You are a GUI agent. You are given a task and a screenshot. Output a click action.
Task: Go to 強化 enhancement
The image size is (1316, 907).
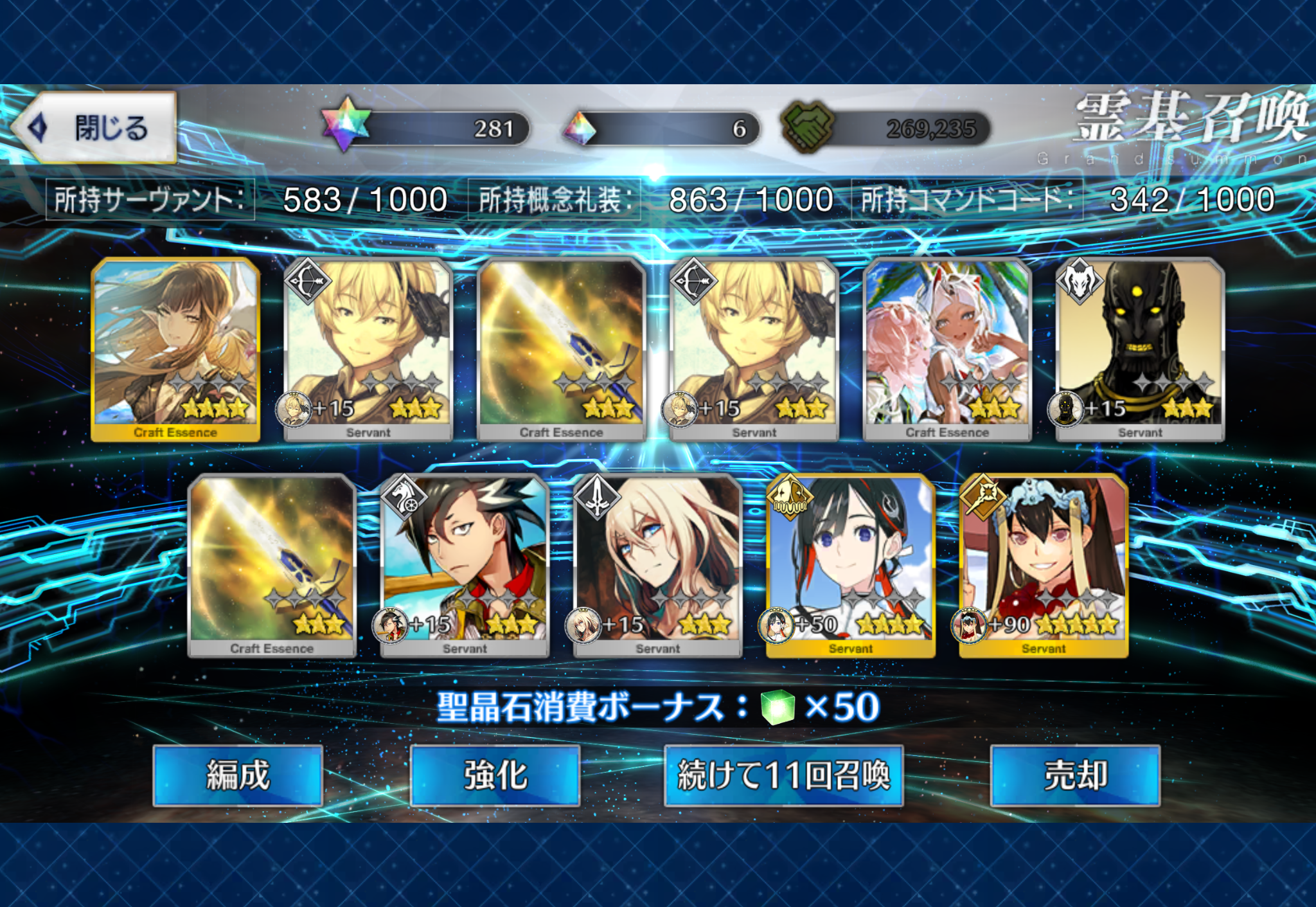click(495, 775)
